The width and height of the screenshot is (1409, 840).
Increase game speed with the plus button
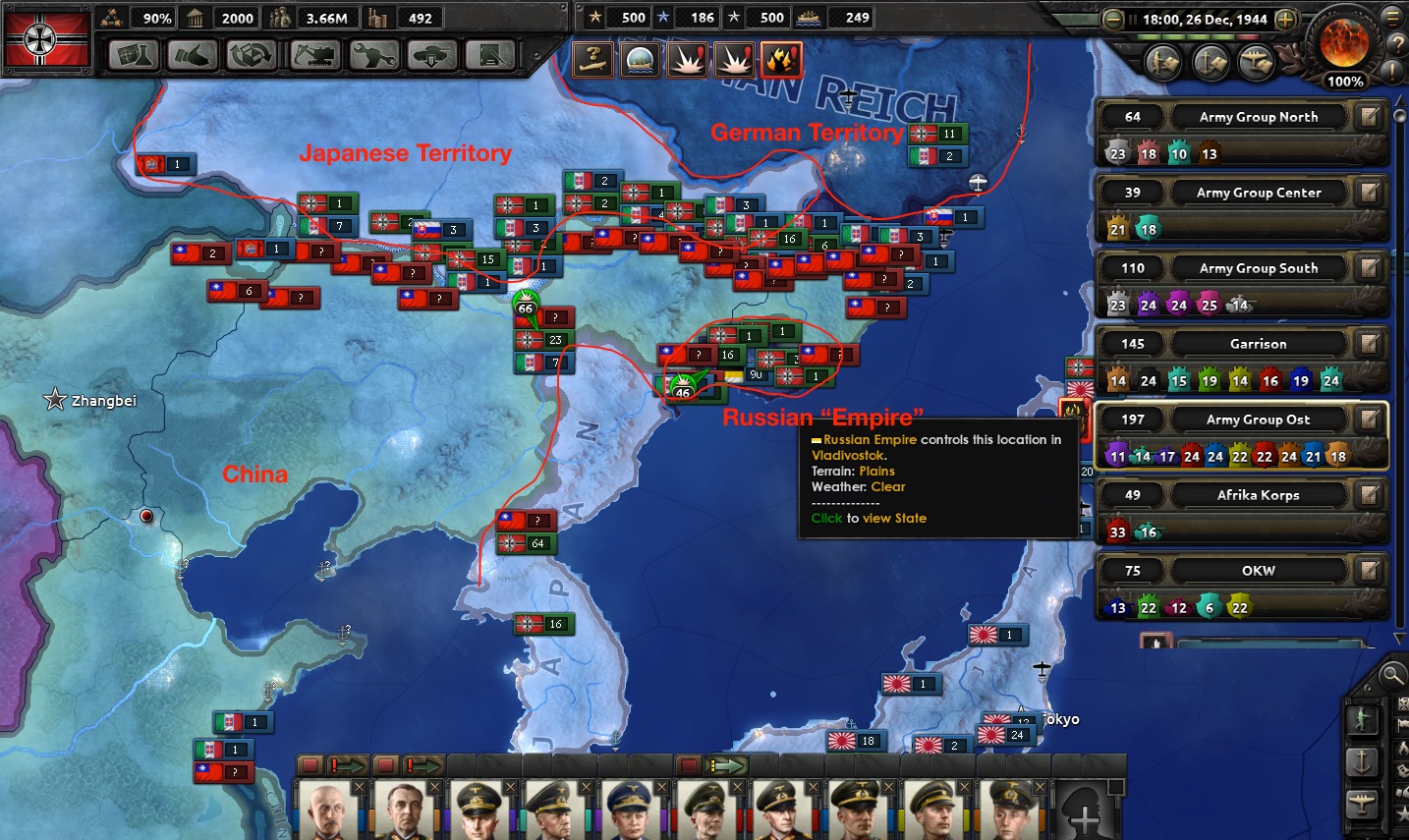click(x=1285, y=20)
